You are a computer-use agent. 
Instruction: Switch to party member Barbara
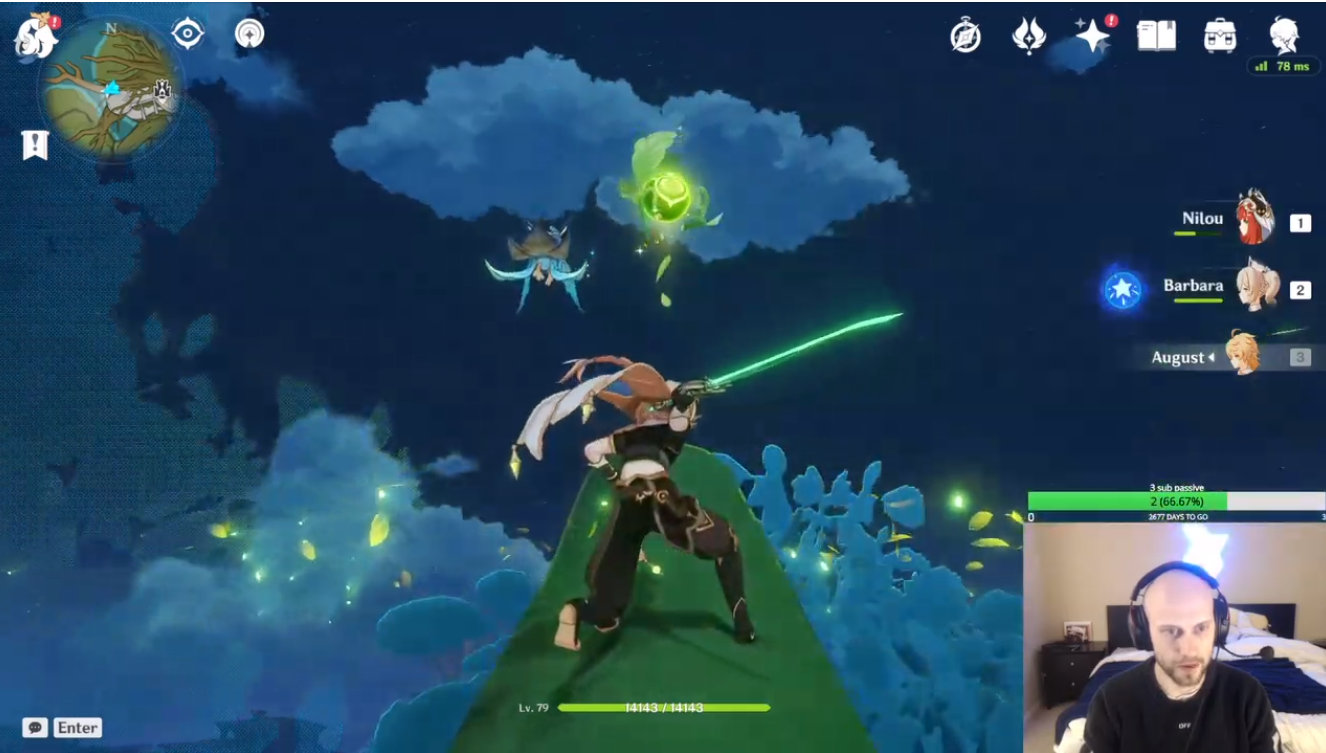(x=1254, y=288)
